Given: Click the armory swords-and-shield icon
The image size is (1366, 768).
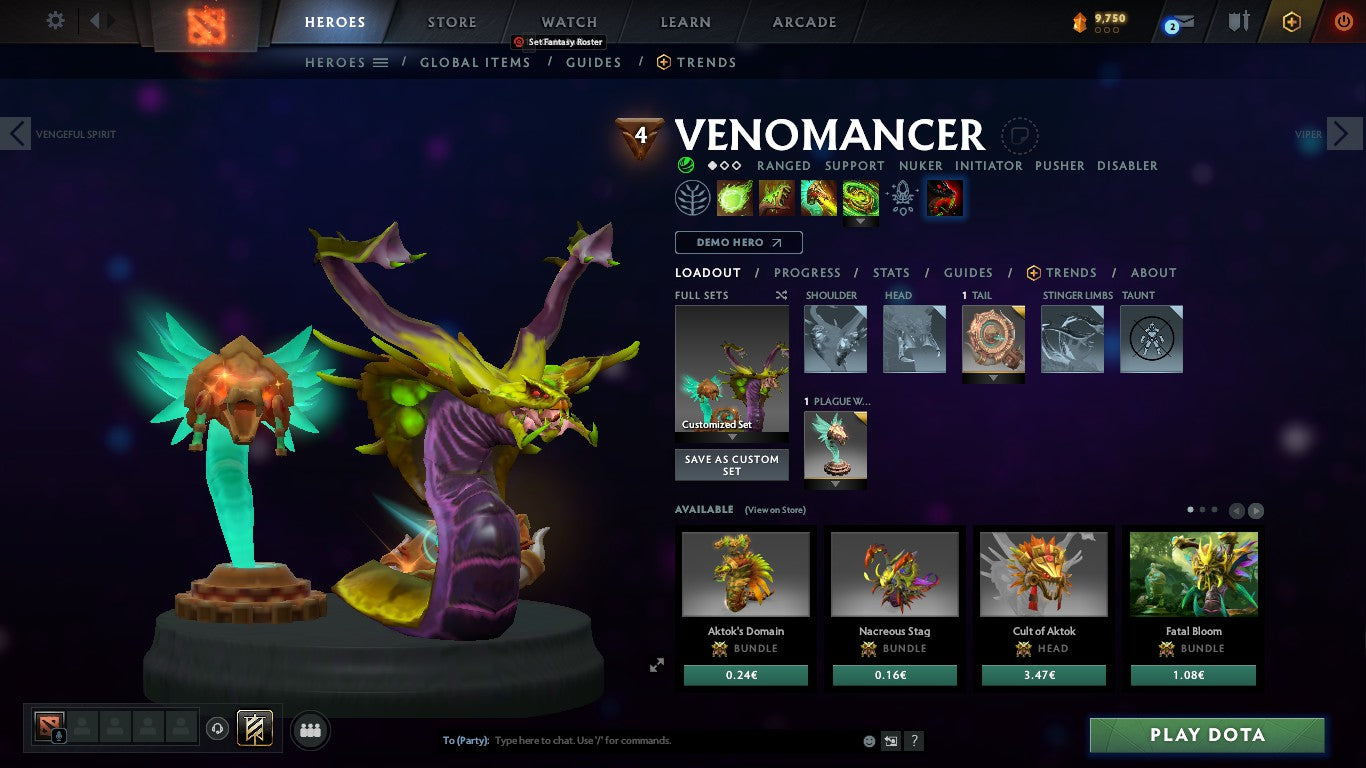Looking at the screenshot, I should pos(1240,22).
